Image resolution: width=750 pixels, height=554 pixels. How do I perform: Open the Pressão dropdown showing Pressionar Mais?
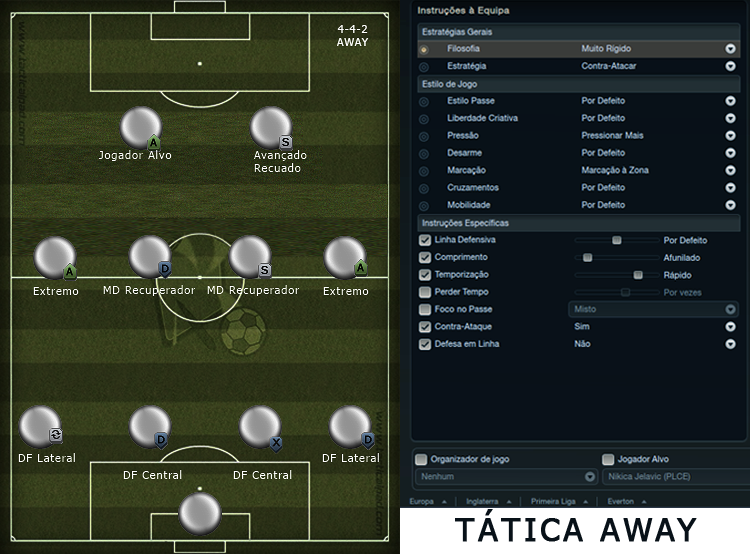coord(730,135)
